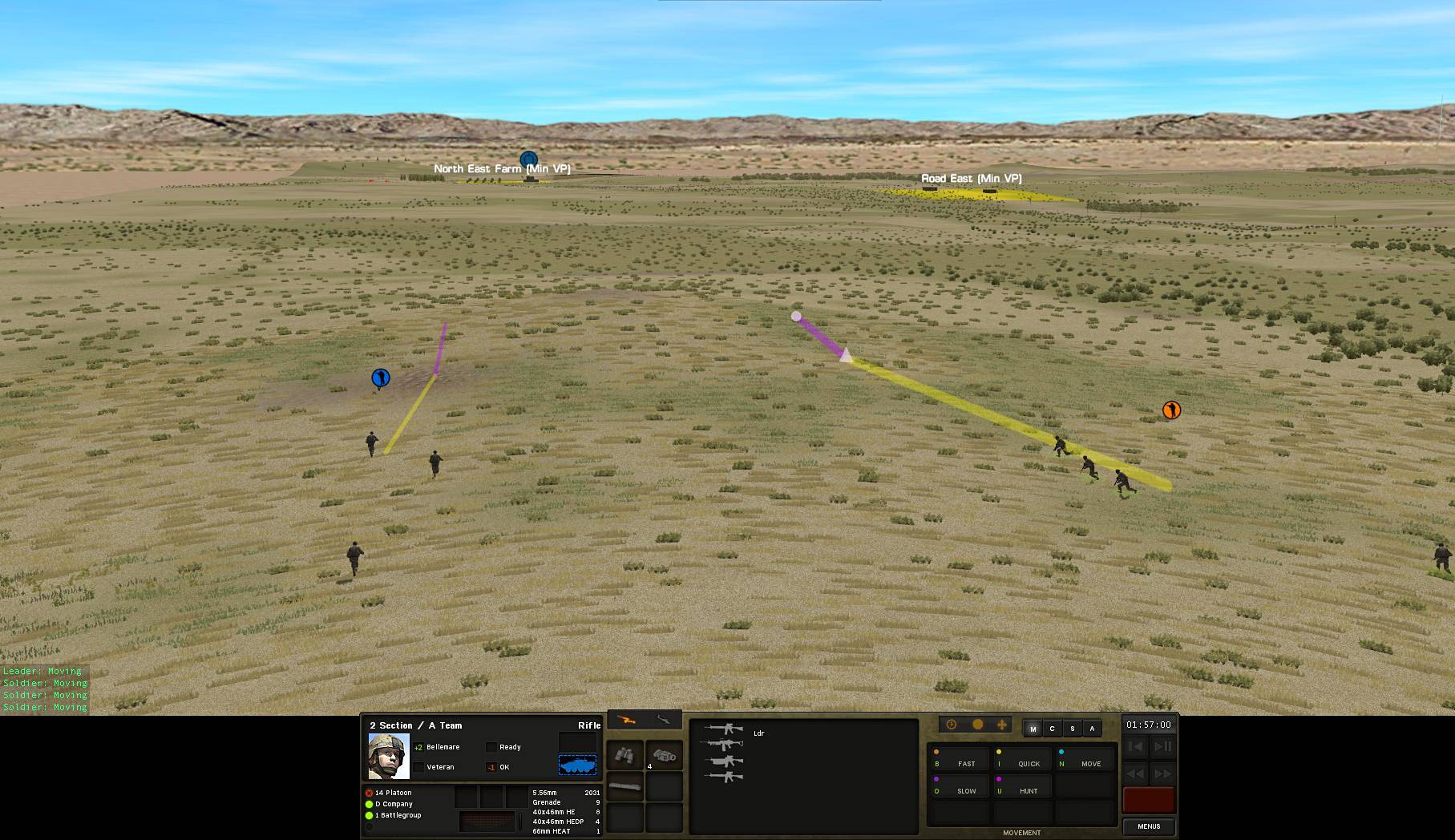This screenshot has width=1455, height=840.
Task: Open the MENUS panel
Action: click(x=1148, y=826)
